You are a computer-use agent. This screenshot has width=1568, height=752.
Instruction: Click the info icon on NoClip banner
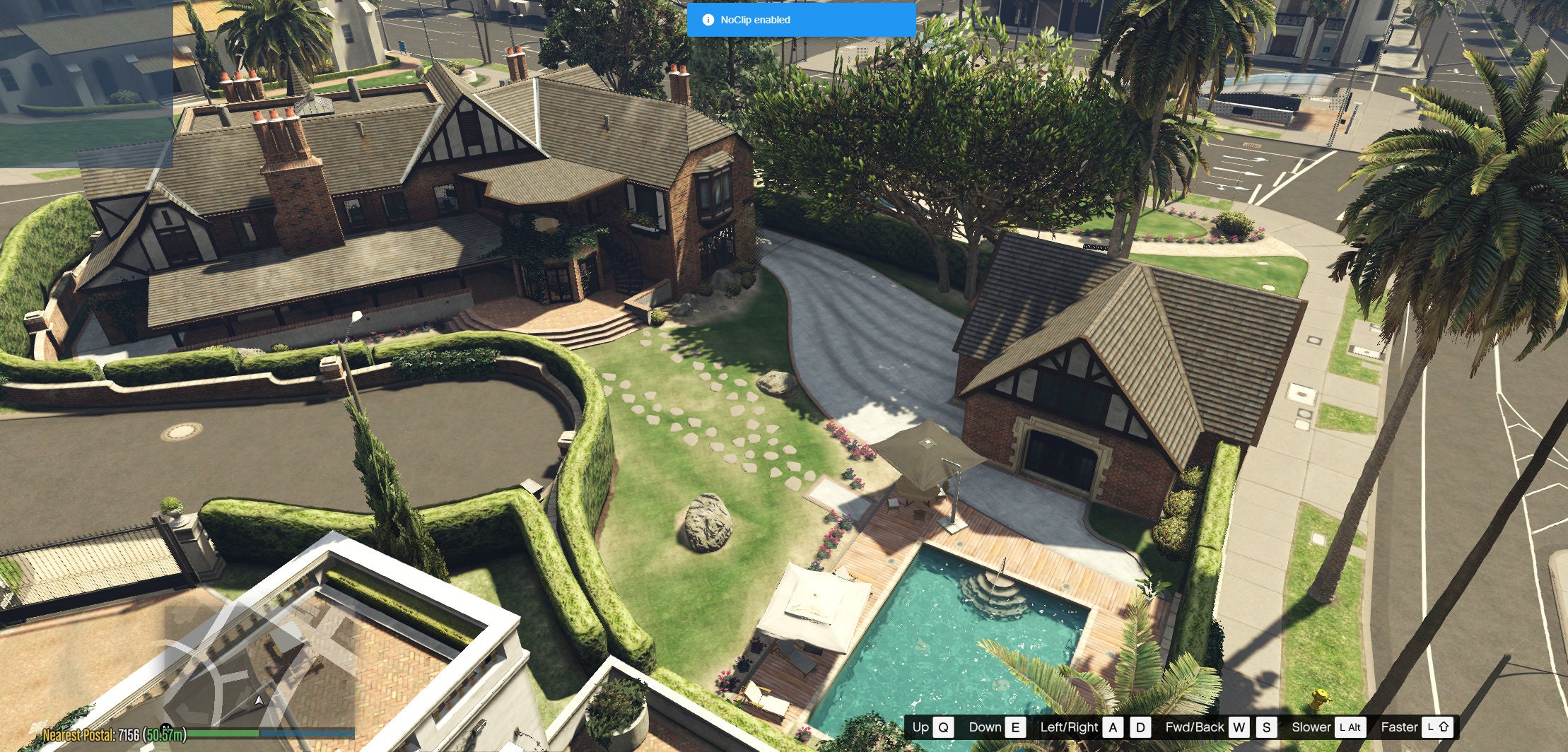tap(709, 20)
